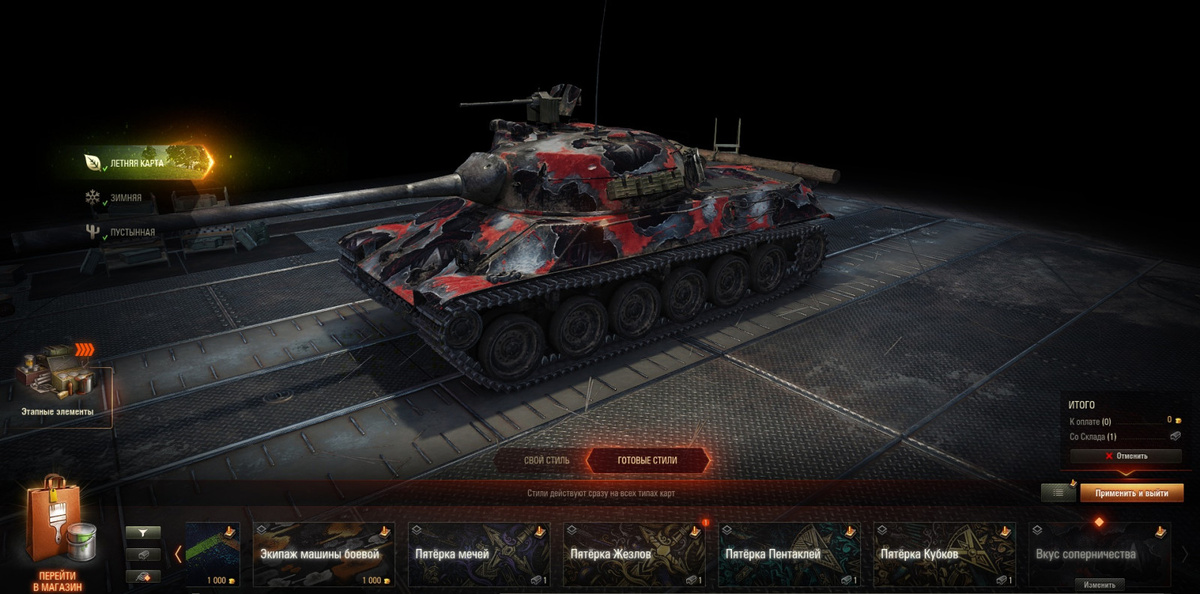
Task: Open the Свой стиль (custom style) tab
Action: [x=546, y=461]
